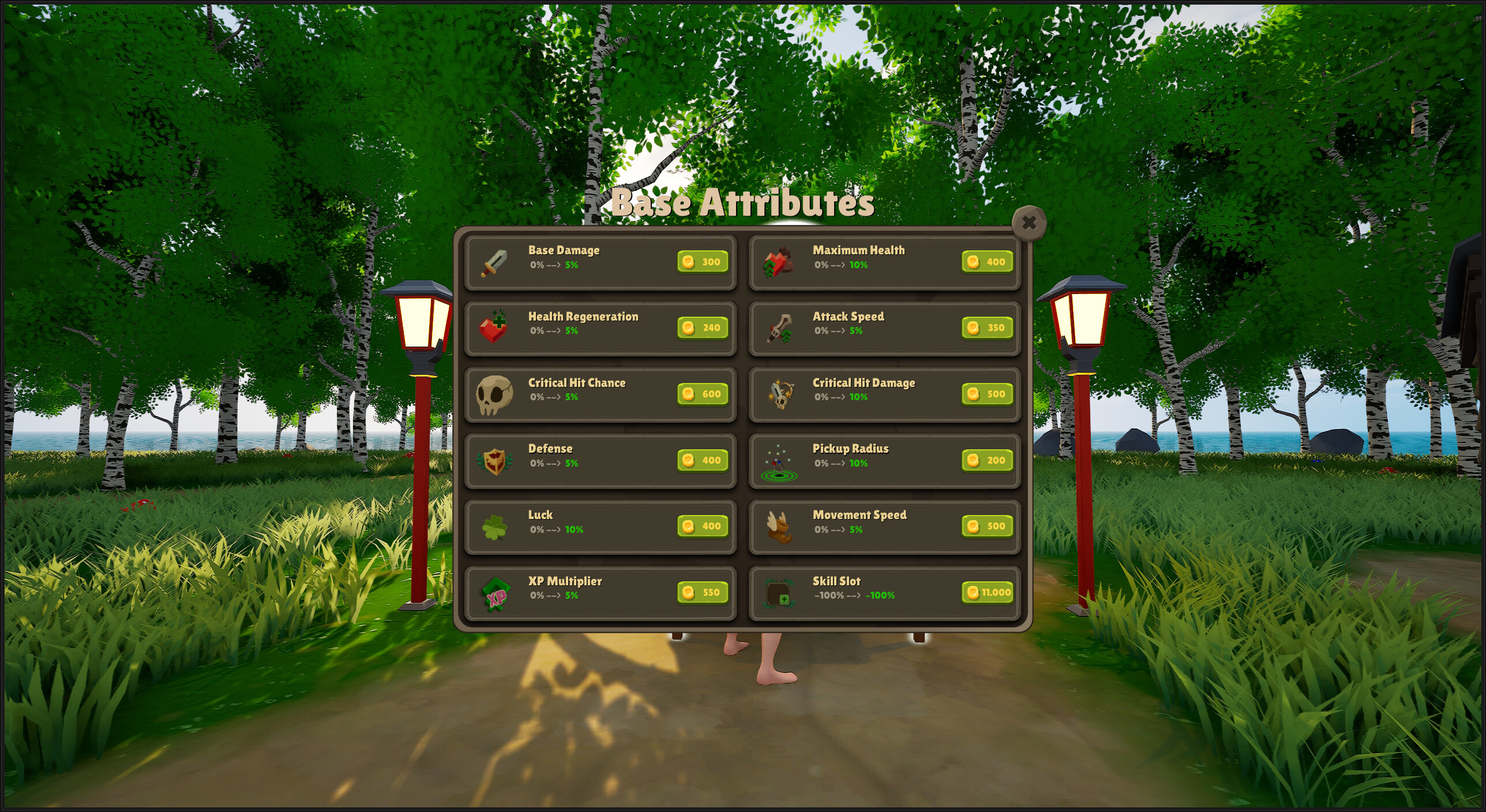Click the Movement Speed boot icon
Screen dimensions: 1486x812
tap(778, 527)
